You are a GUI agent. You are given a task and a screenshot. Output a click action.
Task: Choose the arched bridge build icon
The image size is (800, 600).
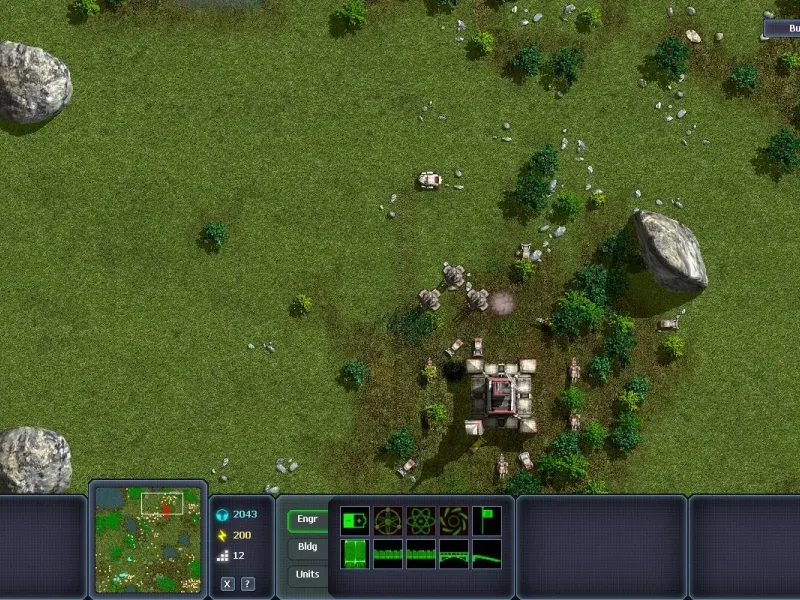pyautogui.click(x=453, y=554)
